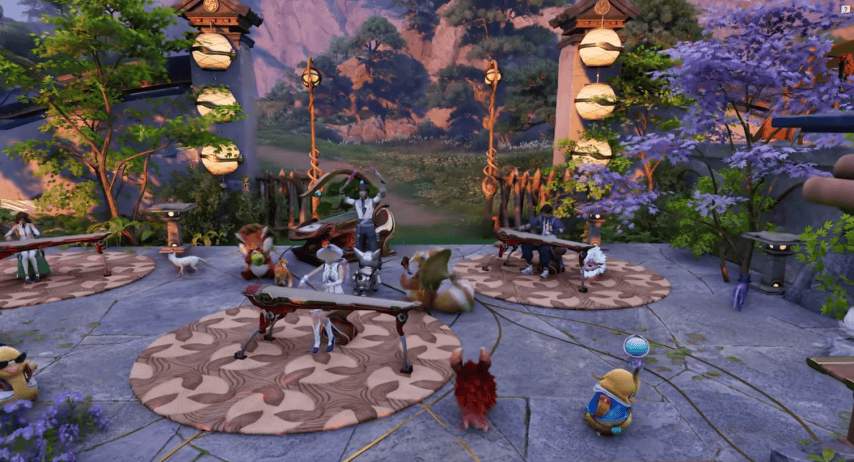Open the question mark help icon
Screen dimensions: 854x462
click(846, 7)
